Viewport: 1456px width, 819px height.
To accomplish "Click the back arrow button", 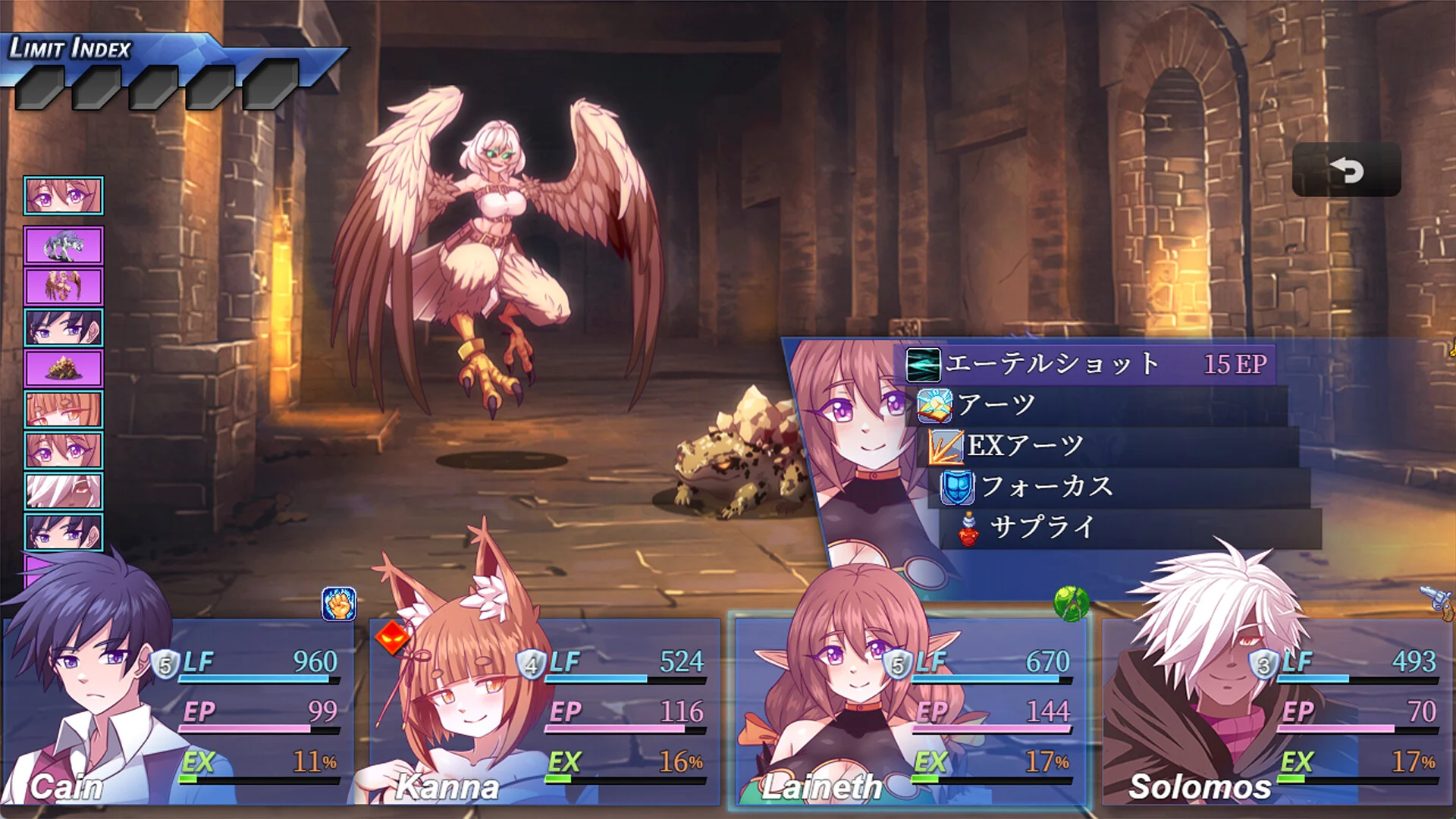I will [1346, 170].
